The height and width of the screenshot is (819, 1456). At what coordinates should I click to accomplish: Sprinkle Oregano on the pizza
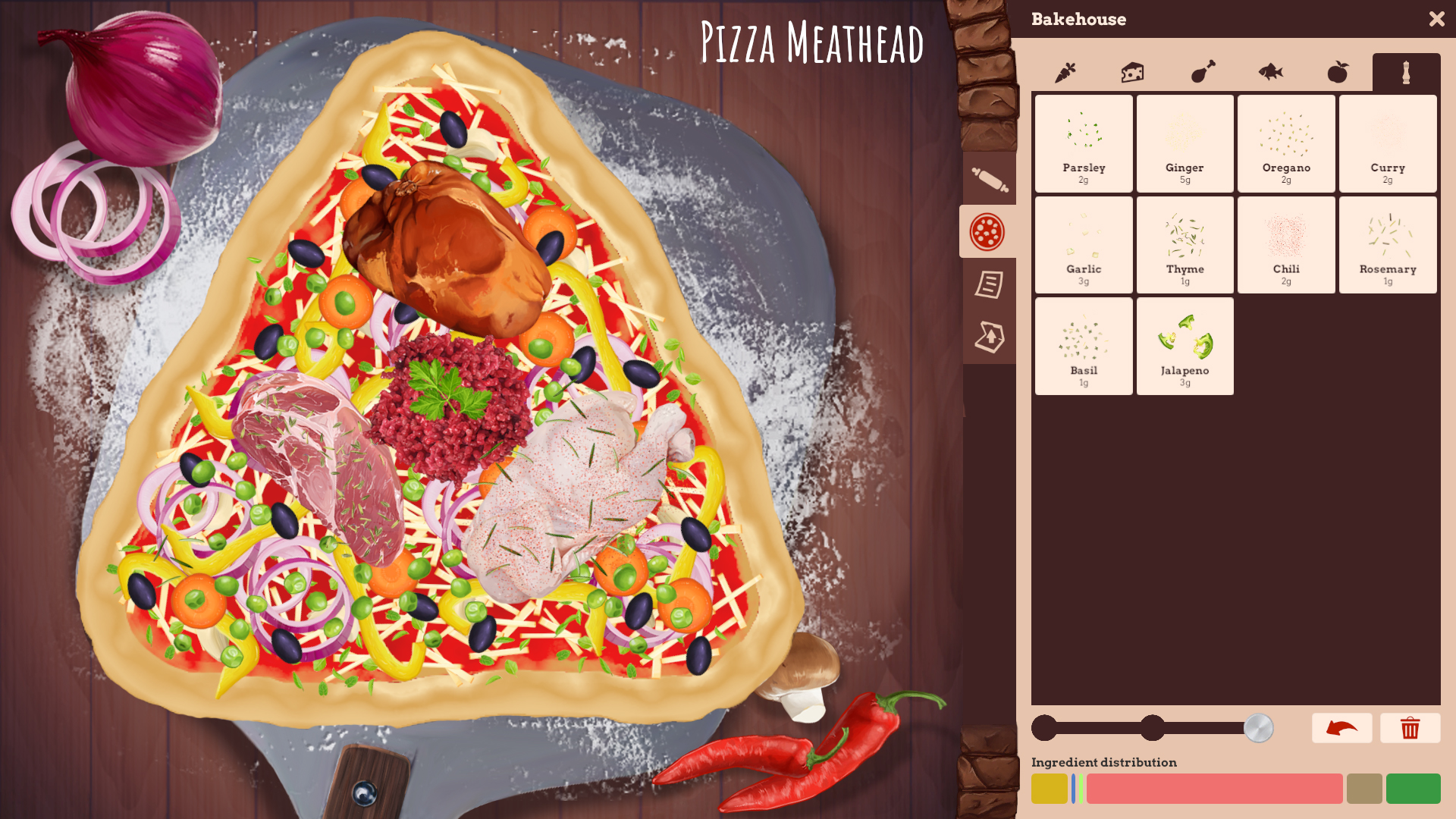1286,143
